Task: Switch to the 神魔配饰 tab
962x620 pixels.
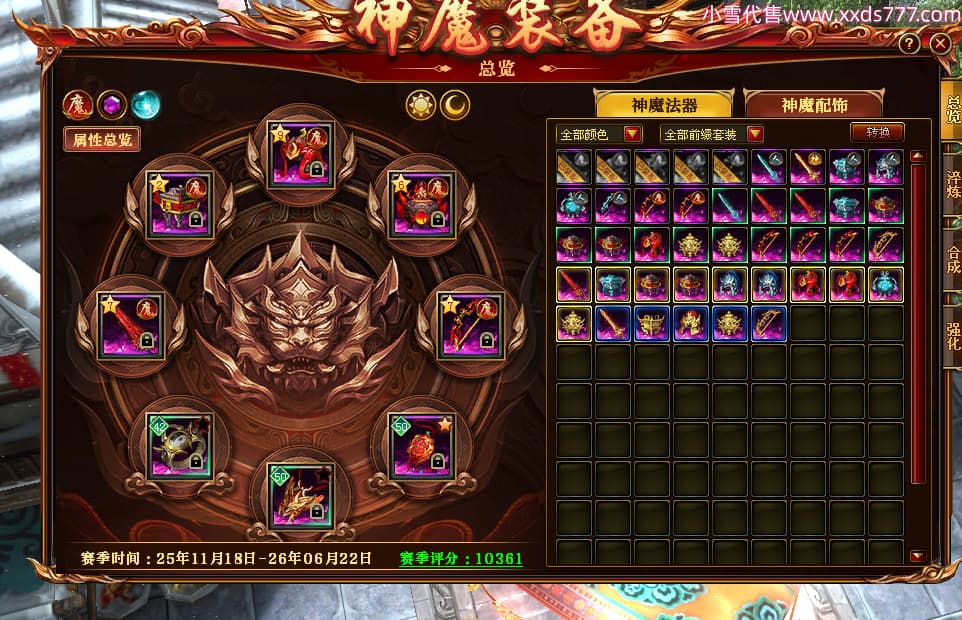Action: 812,104
